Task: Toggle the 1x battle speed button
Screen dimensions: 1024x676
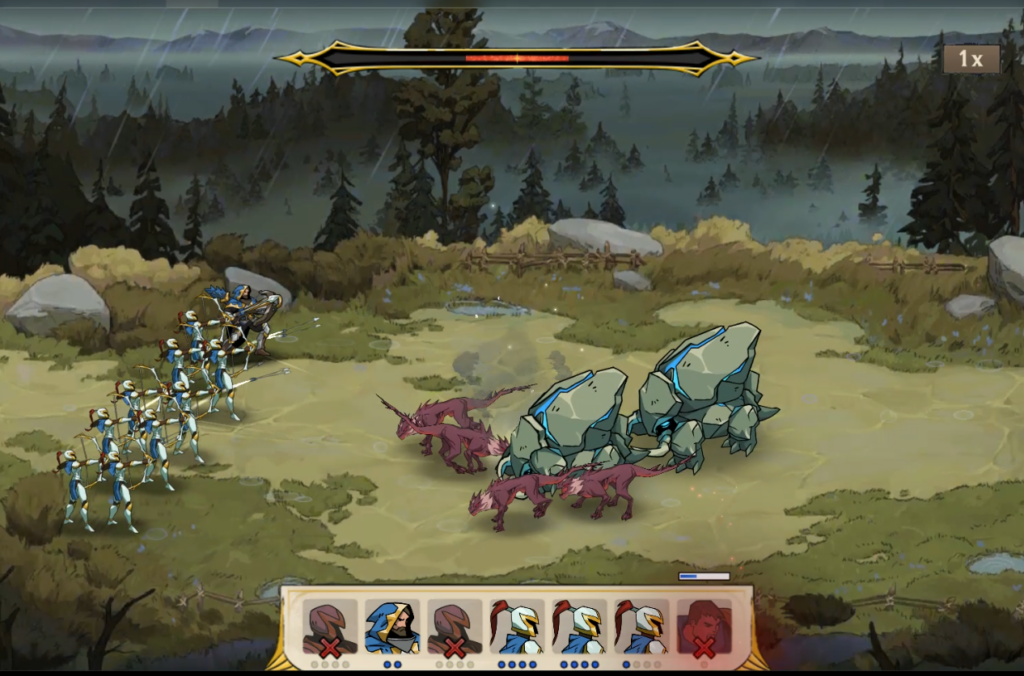Action: click(x=970, y=59)
